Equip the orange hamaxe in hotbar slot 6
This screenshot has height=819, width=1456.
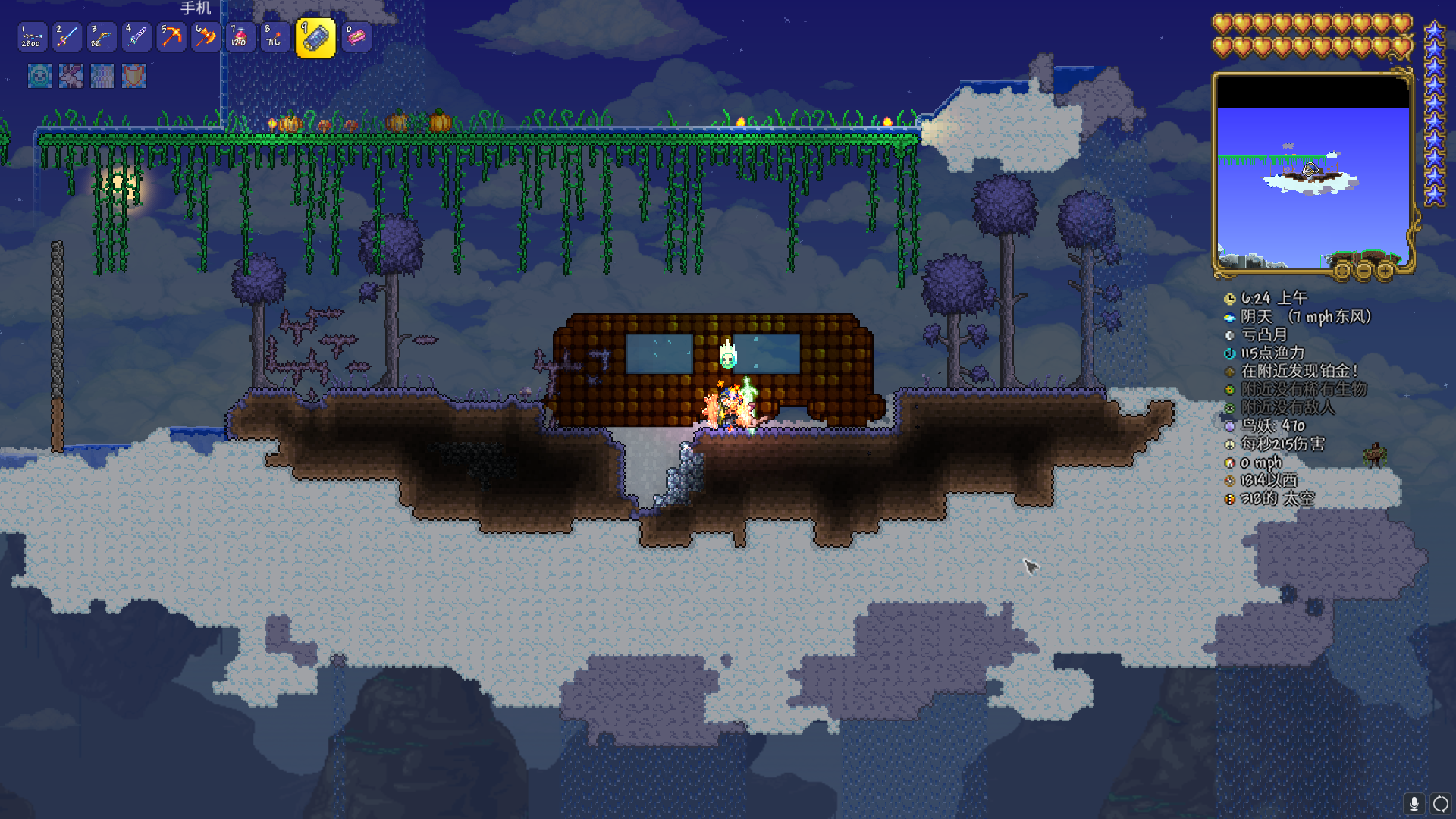[206, 36]
